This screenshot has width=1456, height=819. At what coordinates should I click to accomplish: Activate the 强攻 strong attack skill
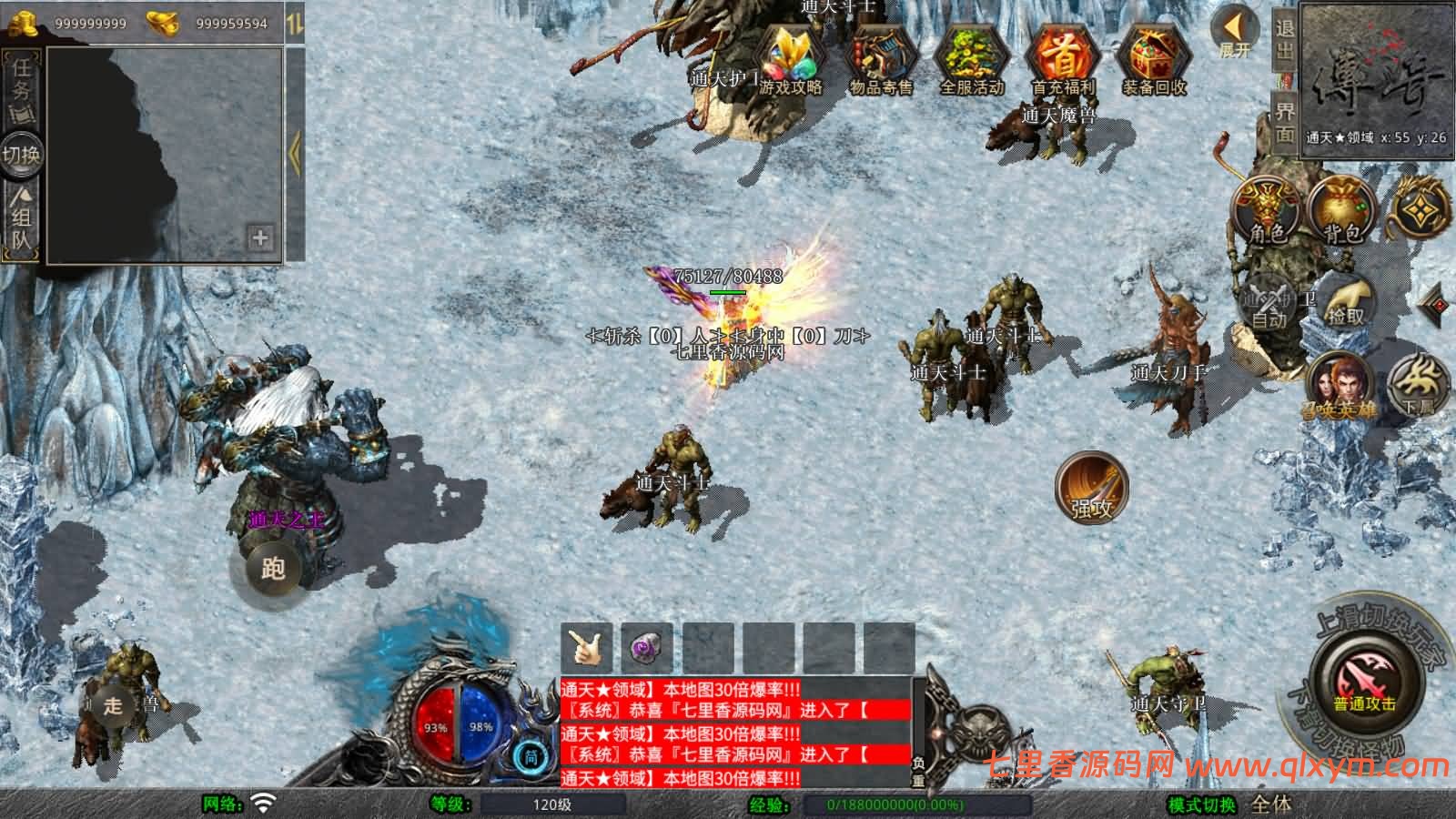[1091, 487]
